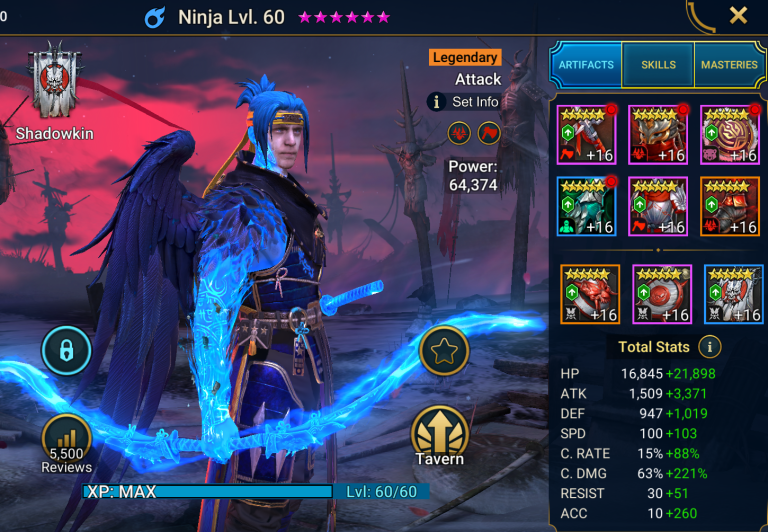The image size is (768, 532).
Task: Select the teal gauntlets artifact slot
Action: pyautogui.click(x=586, y=206)
